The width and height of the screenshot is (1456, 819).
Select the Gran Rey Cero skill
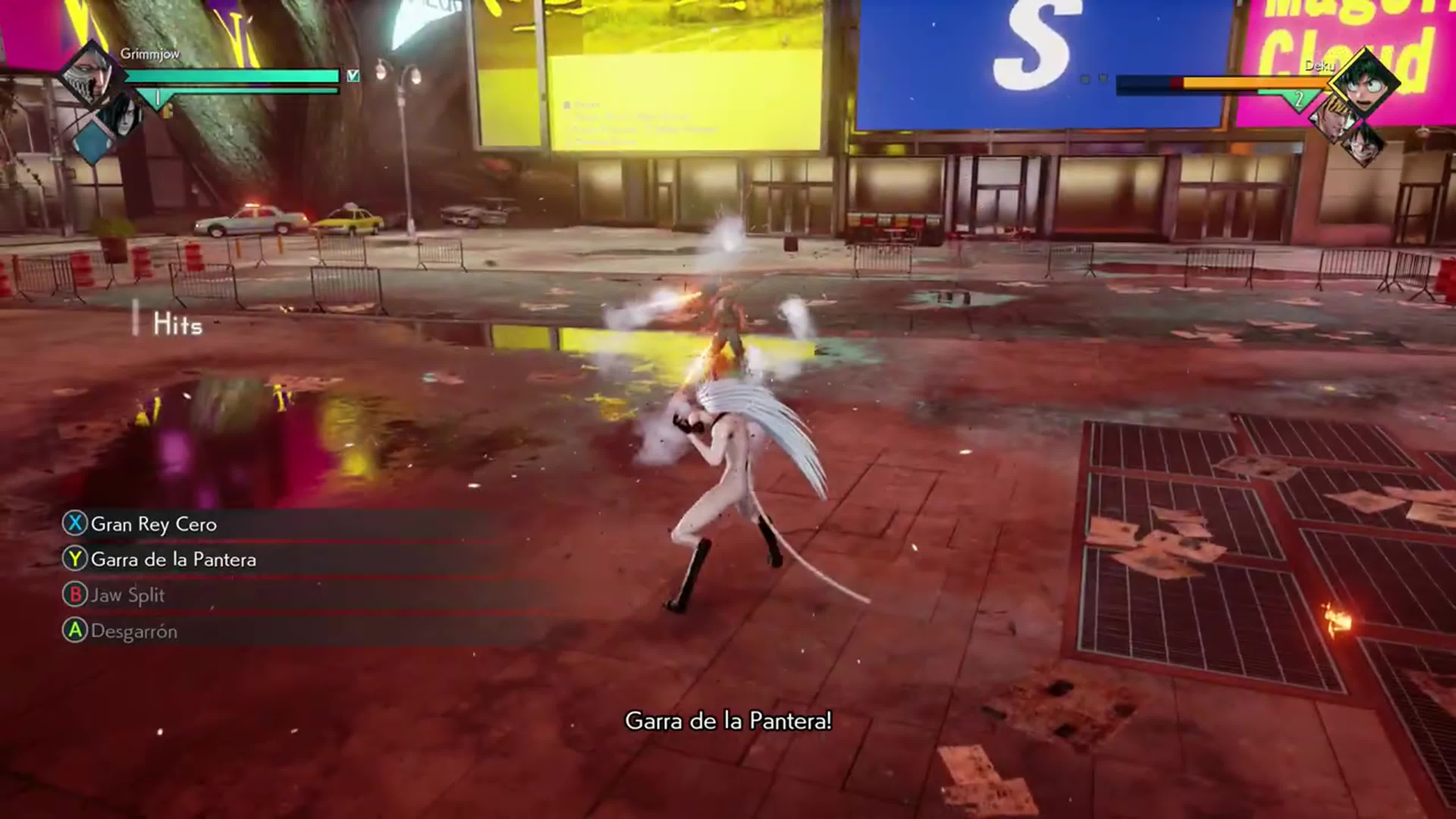(152, 524)
